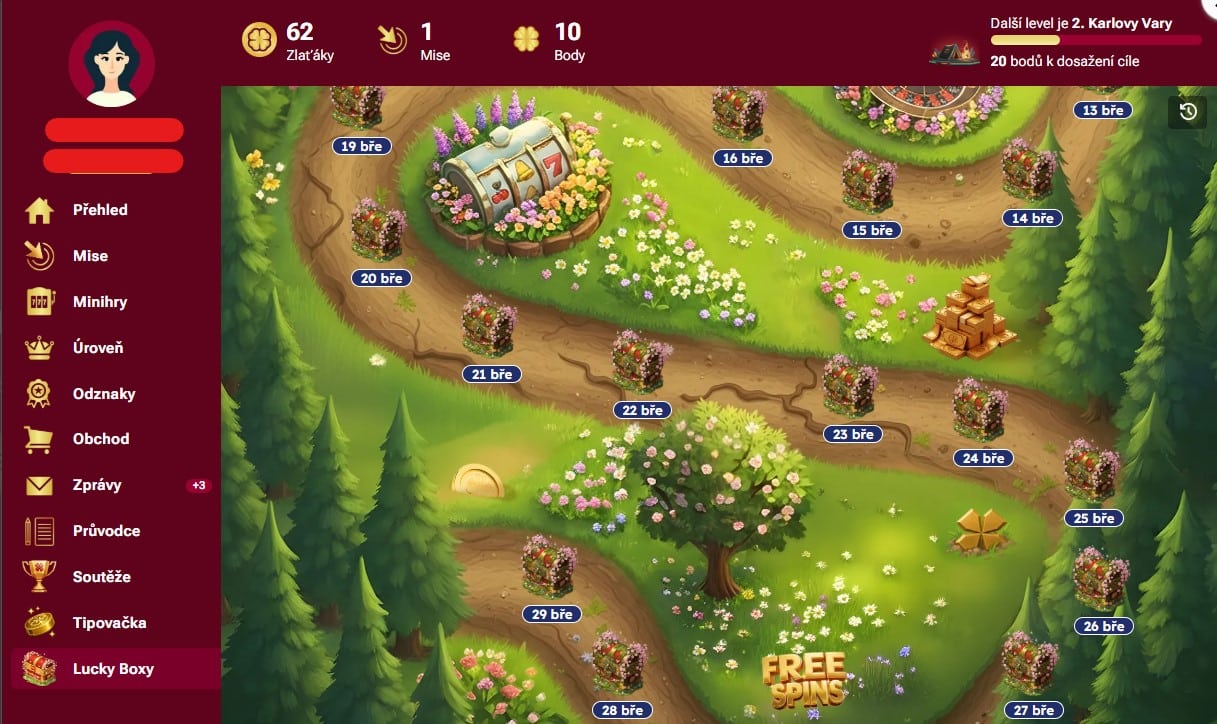
Task: View the Soutěže competitions page
Action: coord(102,577)
